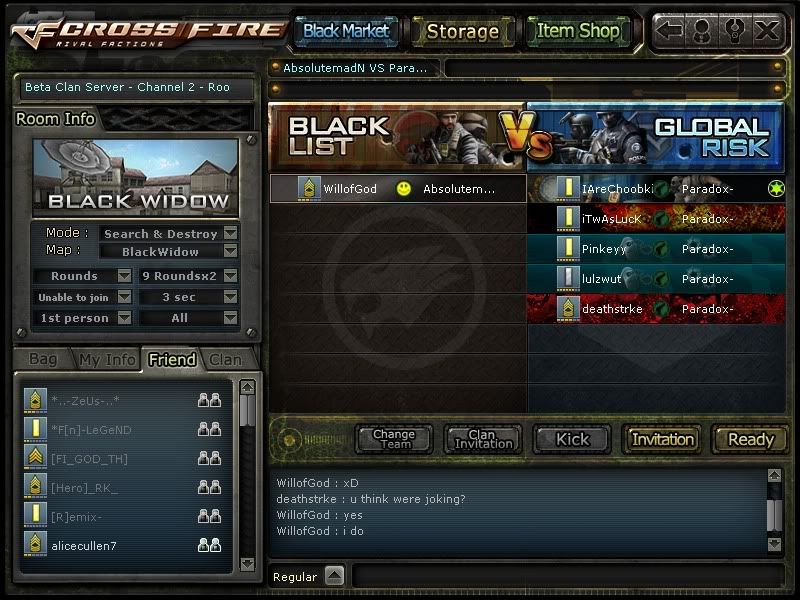Send a Clan Invitation
Screen dimensions: 800x600
point(483,439)
